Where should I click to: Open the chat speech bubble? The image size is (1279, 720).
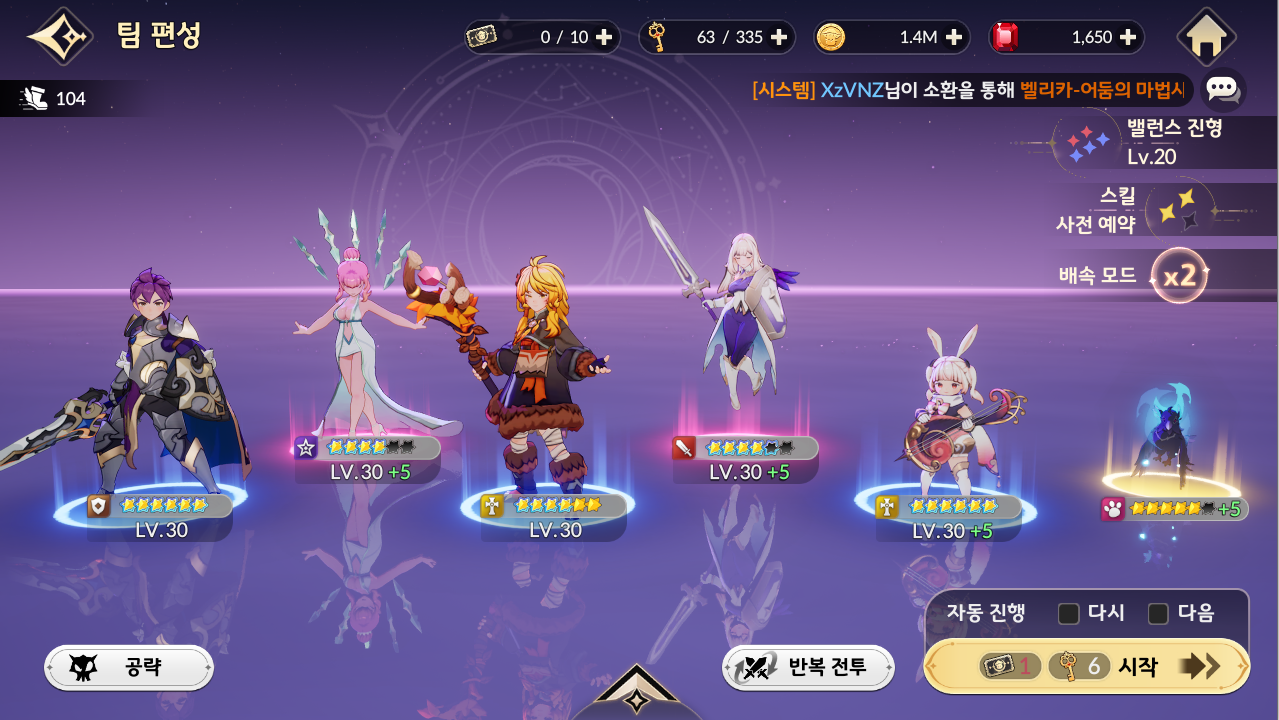(x=1222, y=89)
